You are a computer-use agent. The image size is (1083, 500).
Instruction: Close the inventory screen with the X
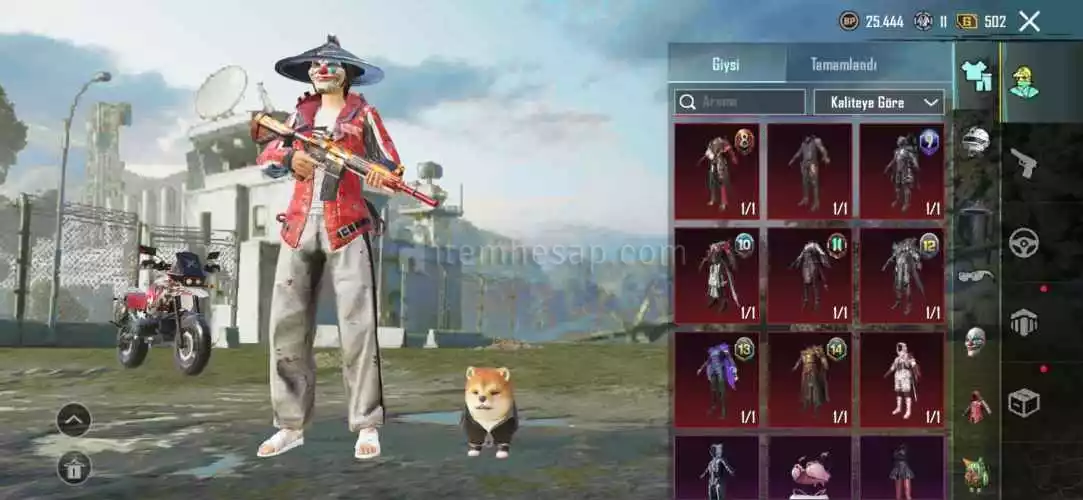(1029, 21)
